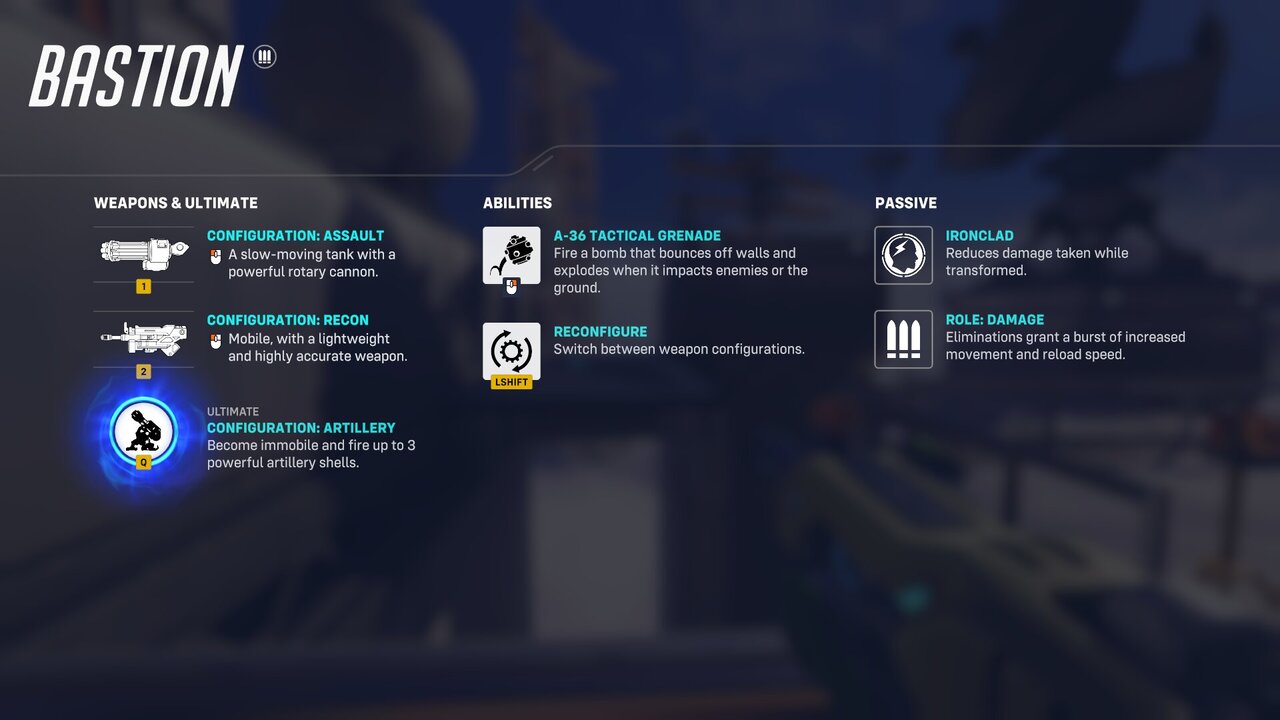Click the CONFIGURATION: ARTILLERY ultimate label

tap(299, 427)
